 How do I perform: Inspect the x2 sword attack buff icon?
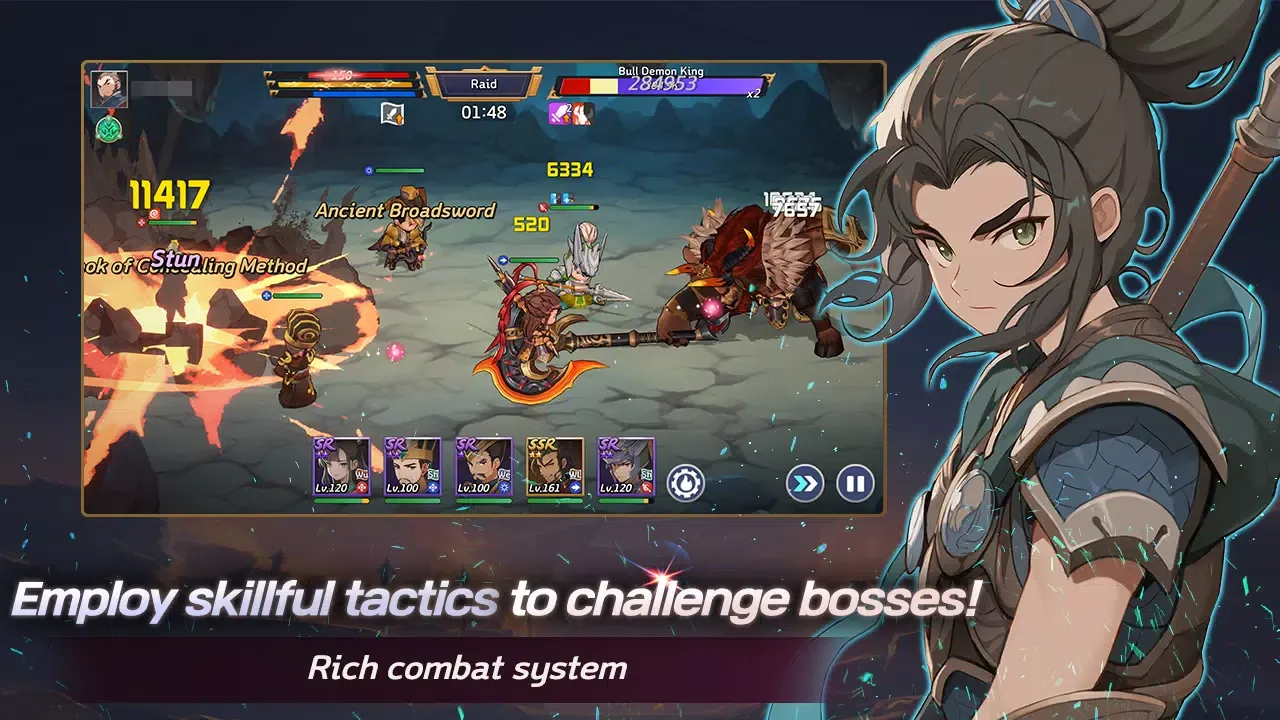click(x=558, y=112)
